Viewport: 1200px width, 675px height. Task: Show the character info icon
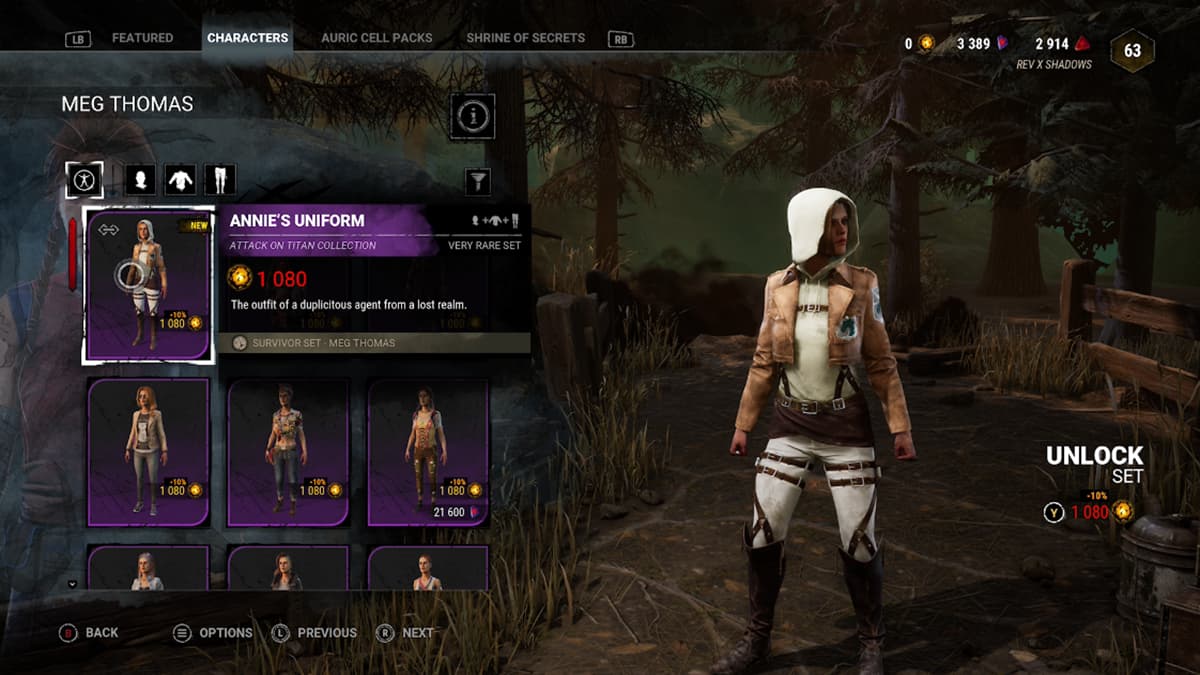pos(473,117)
